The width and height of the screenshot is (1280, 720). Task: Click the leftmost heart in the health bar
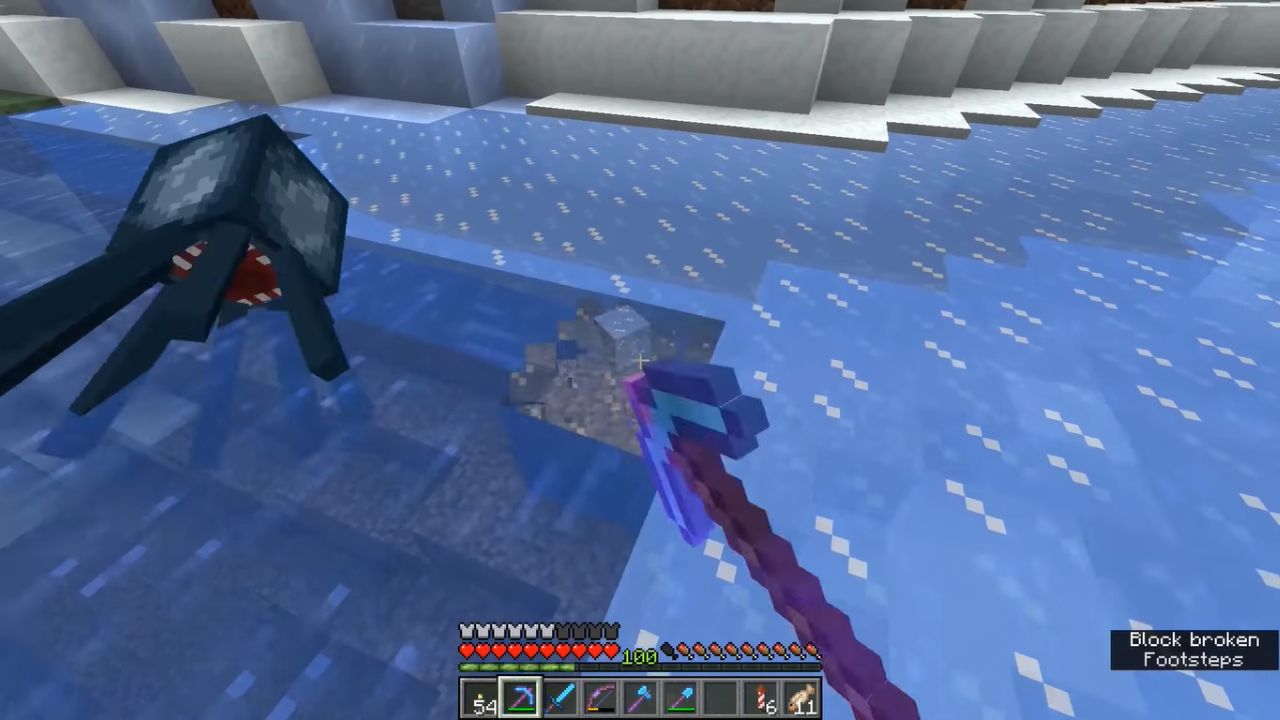[466, 650]
